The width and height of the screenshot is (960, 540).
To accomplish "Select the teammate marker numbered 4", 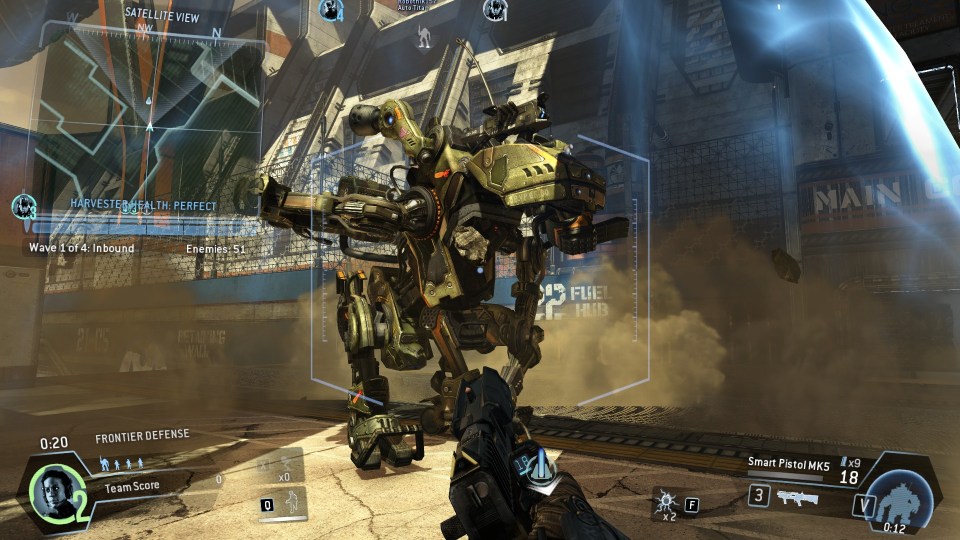I will pos(330,11).
